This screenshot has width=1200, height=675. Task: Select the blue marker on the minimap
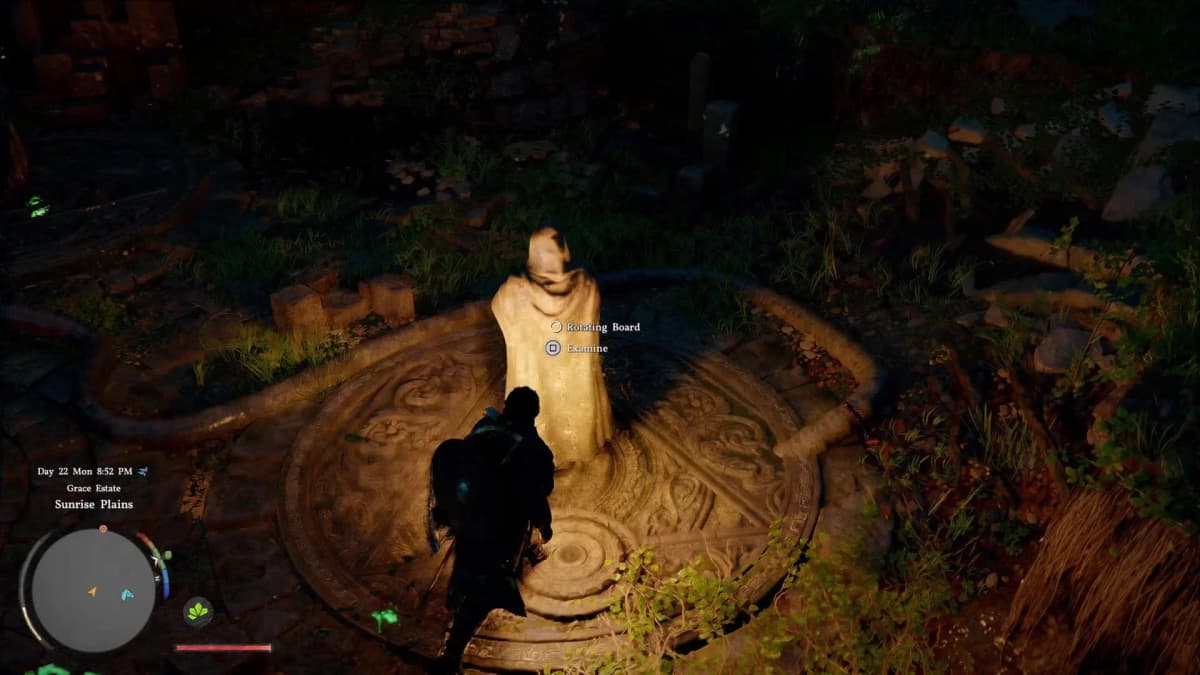(127, 594)
